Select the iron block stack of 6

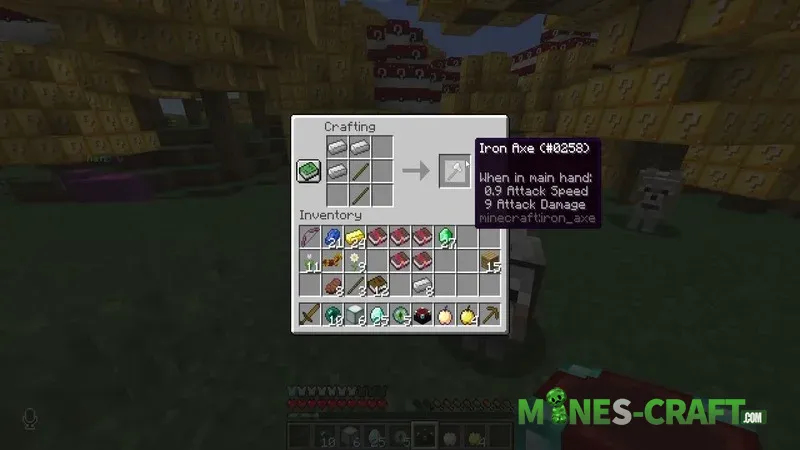355,316
